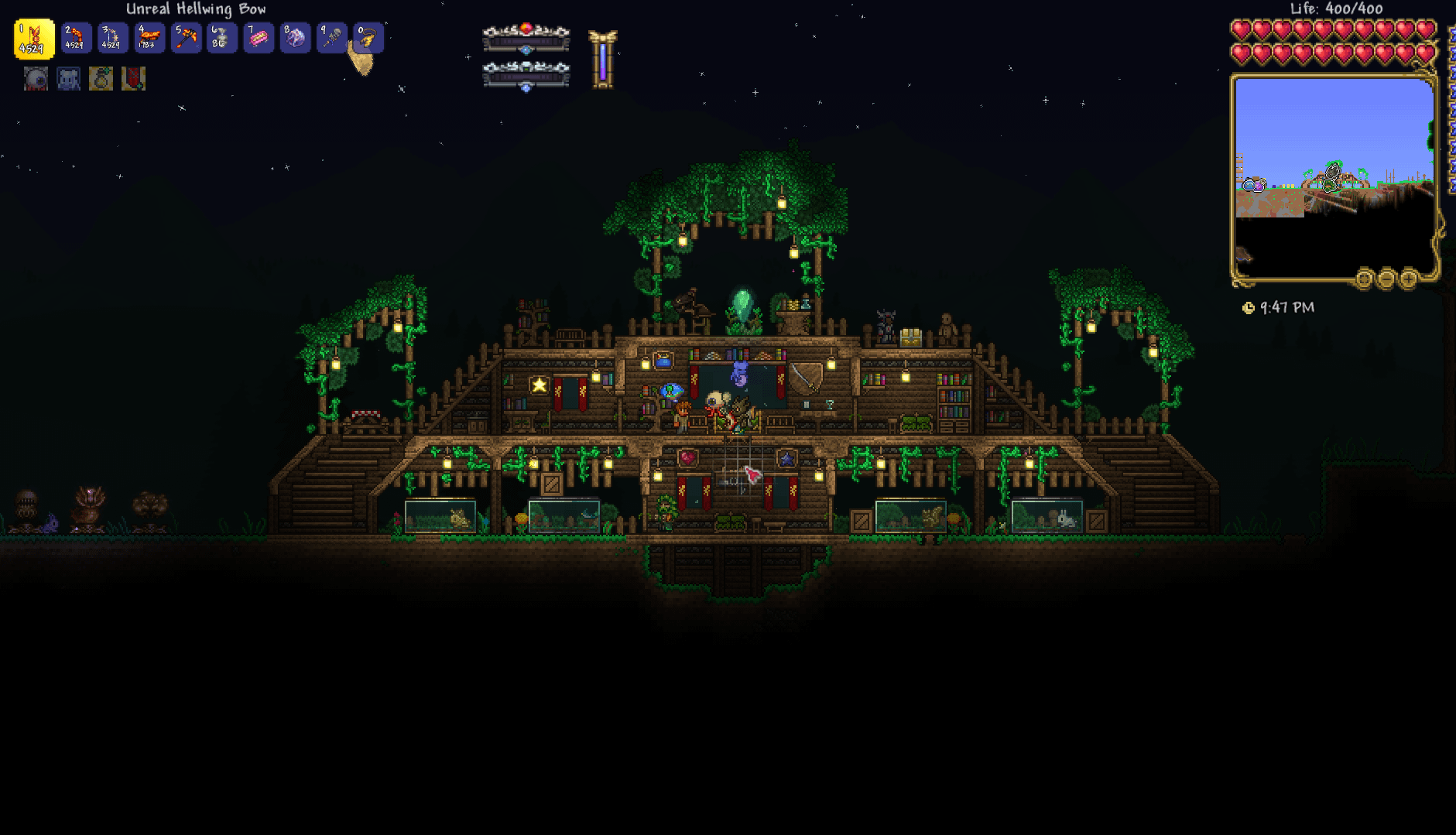Select the Hellwing Bow in hotbar slot 1
Image resolution: width=1456 pixels, height=835 pixels.
point(34,39)
